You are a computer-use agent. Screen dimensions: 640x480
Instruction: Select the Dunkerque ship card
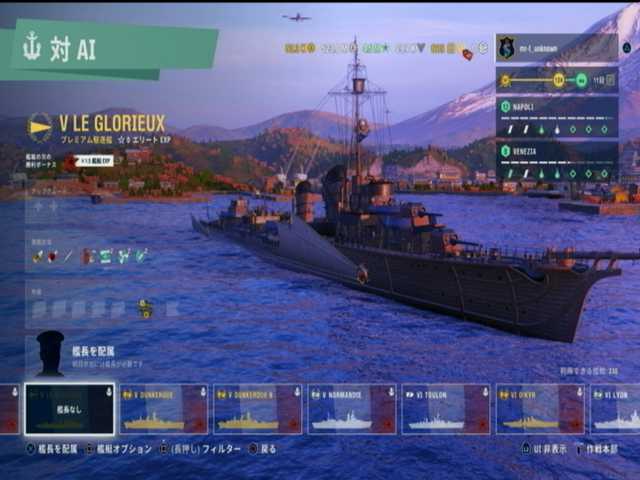[163, 409]
